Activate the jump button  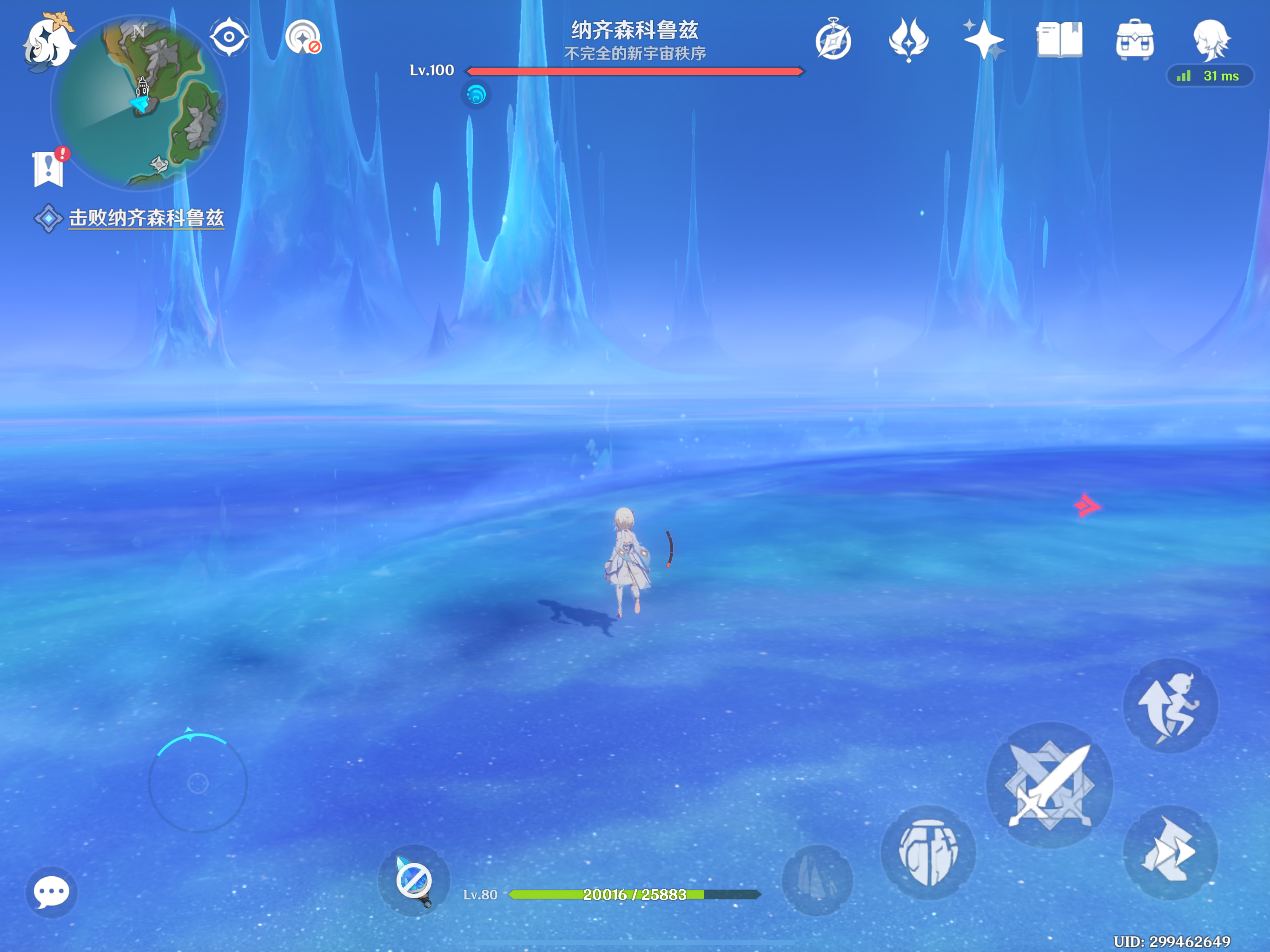1170,706
